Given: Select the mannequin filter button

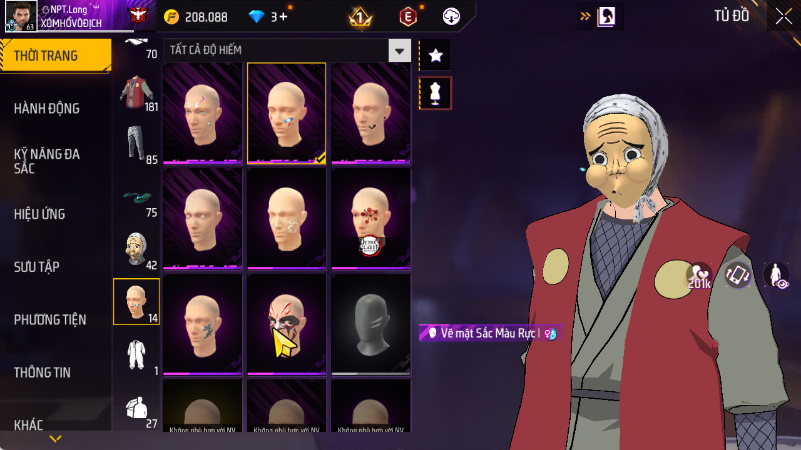Looking at the screenshot, I should 435,93.
